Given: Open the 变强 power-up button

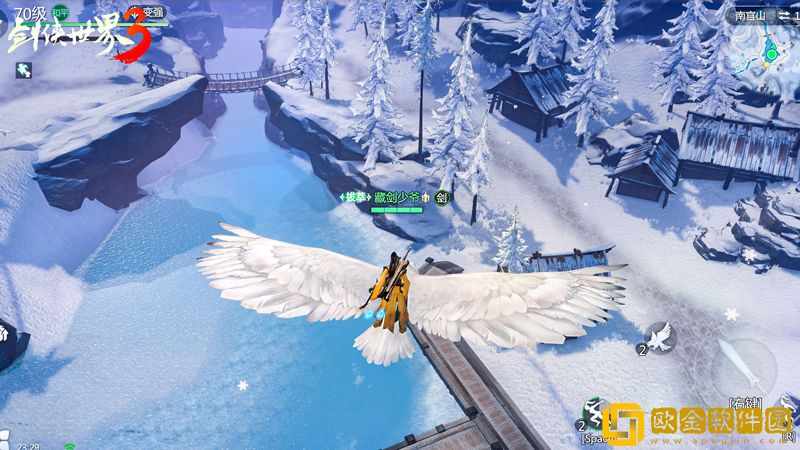Looking at the screenshot, I should point(147,13).
